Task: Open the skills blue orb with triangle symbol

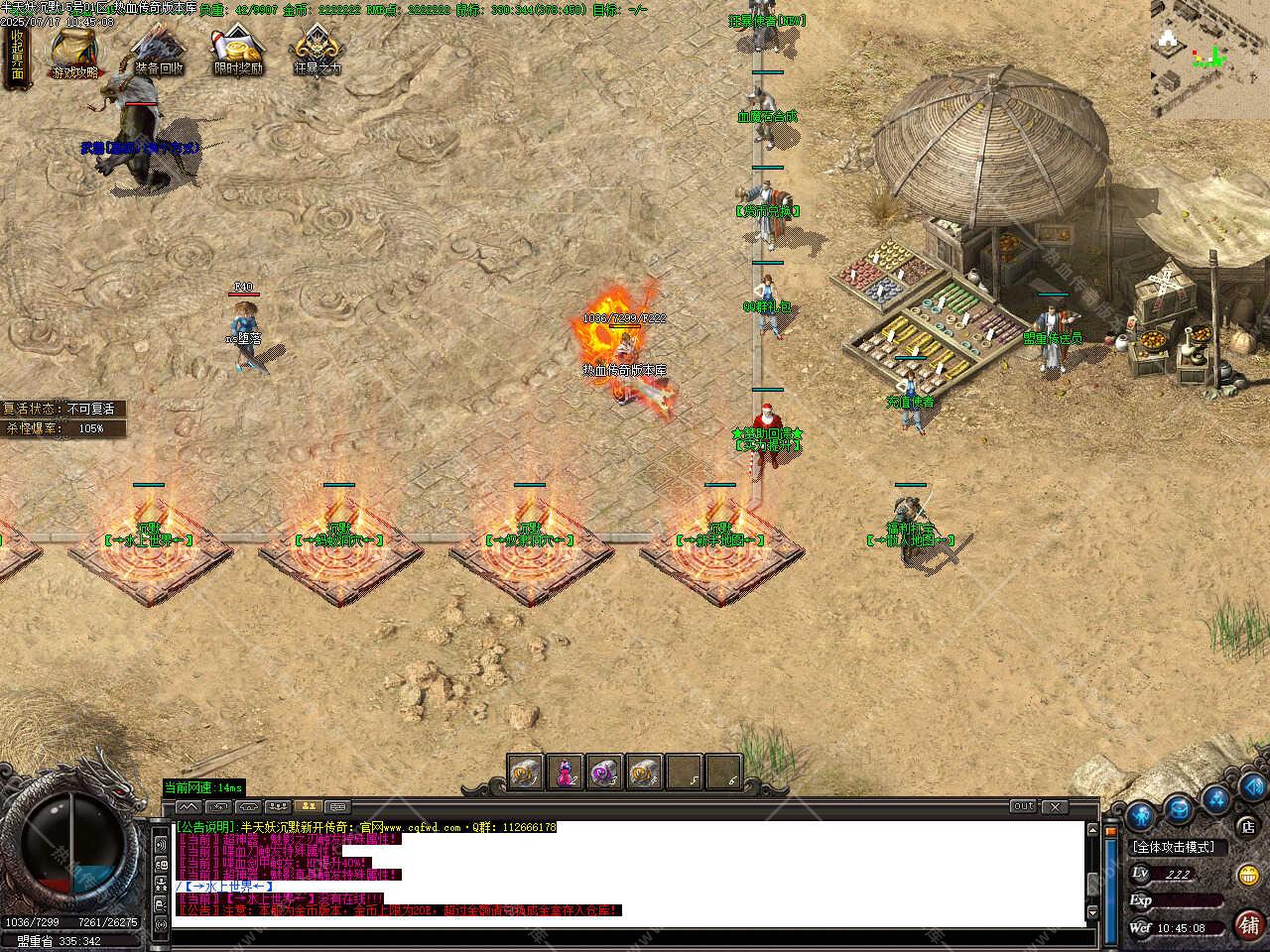Action: (1216, 799)
